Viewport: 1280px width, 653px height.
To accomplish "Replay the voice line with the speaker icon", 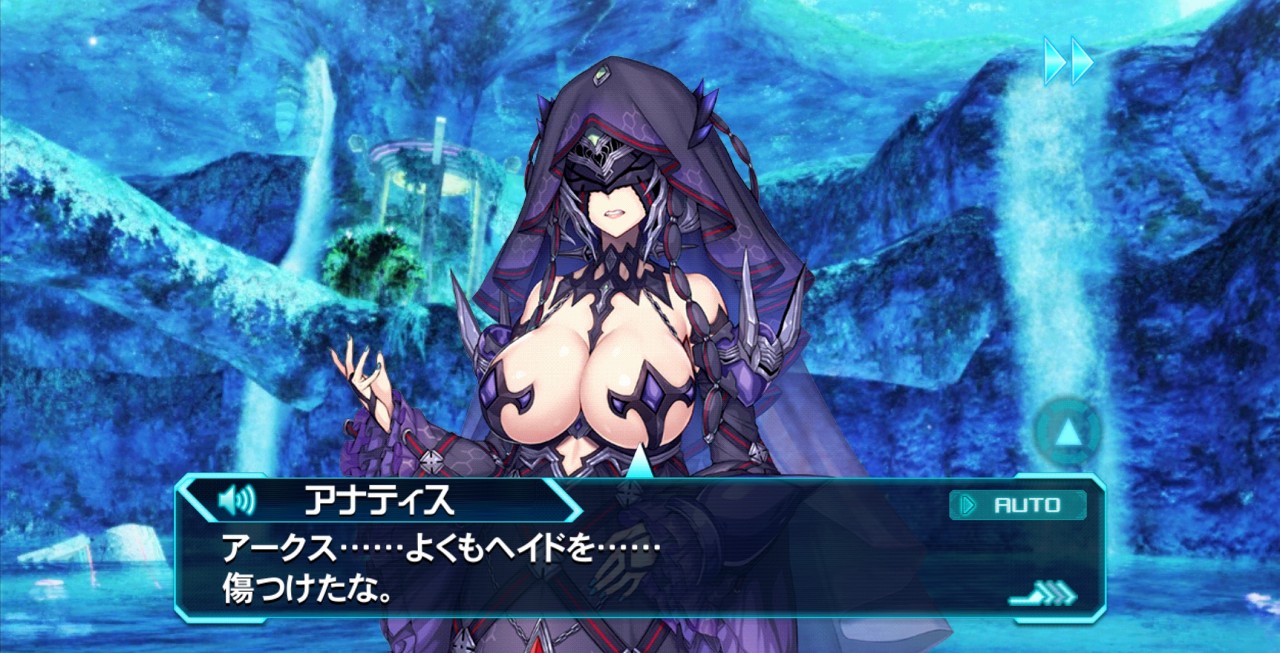I will pos(236,498).
